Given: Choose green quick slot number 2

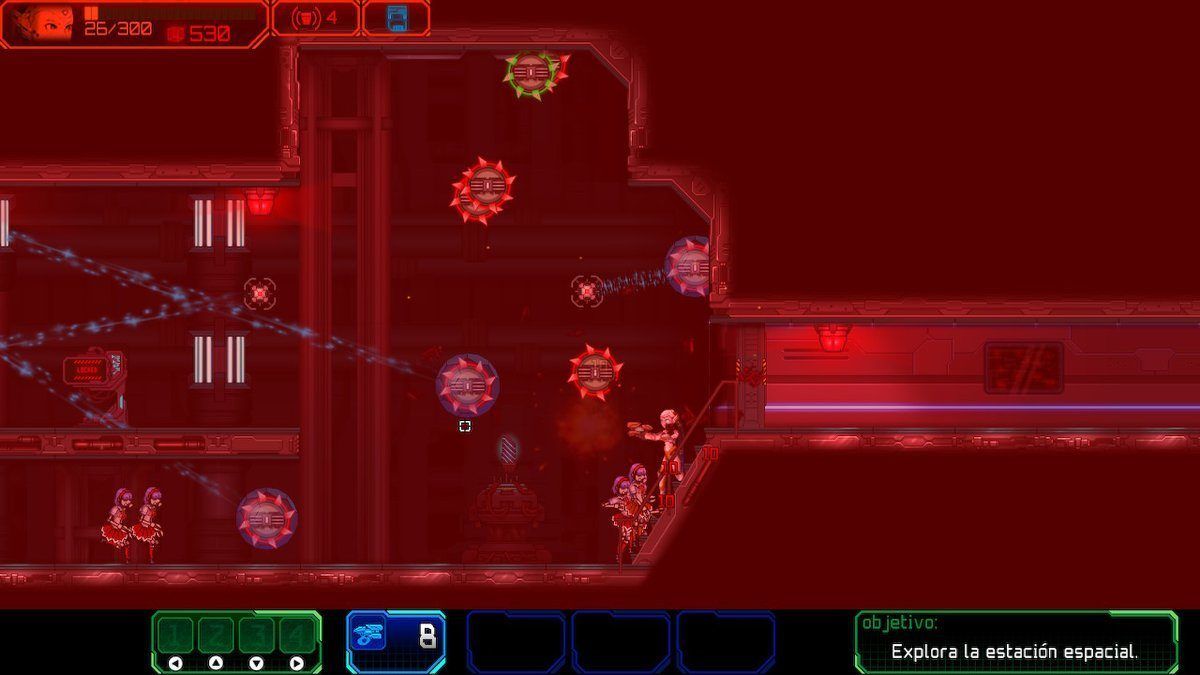Looking at the screenshot, I should pos(215,634).
